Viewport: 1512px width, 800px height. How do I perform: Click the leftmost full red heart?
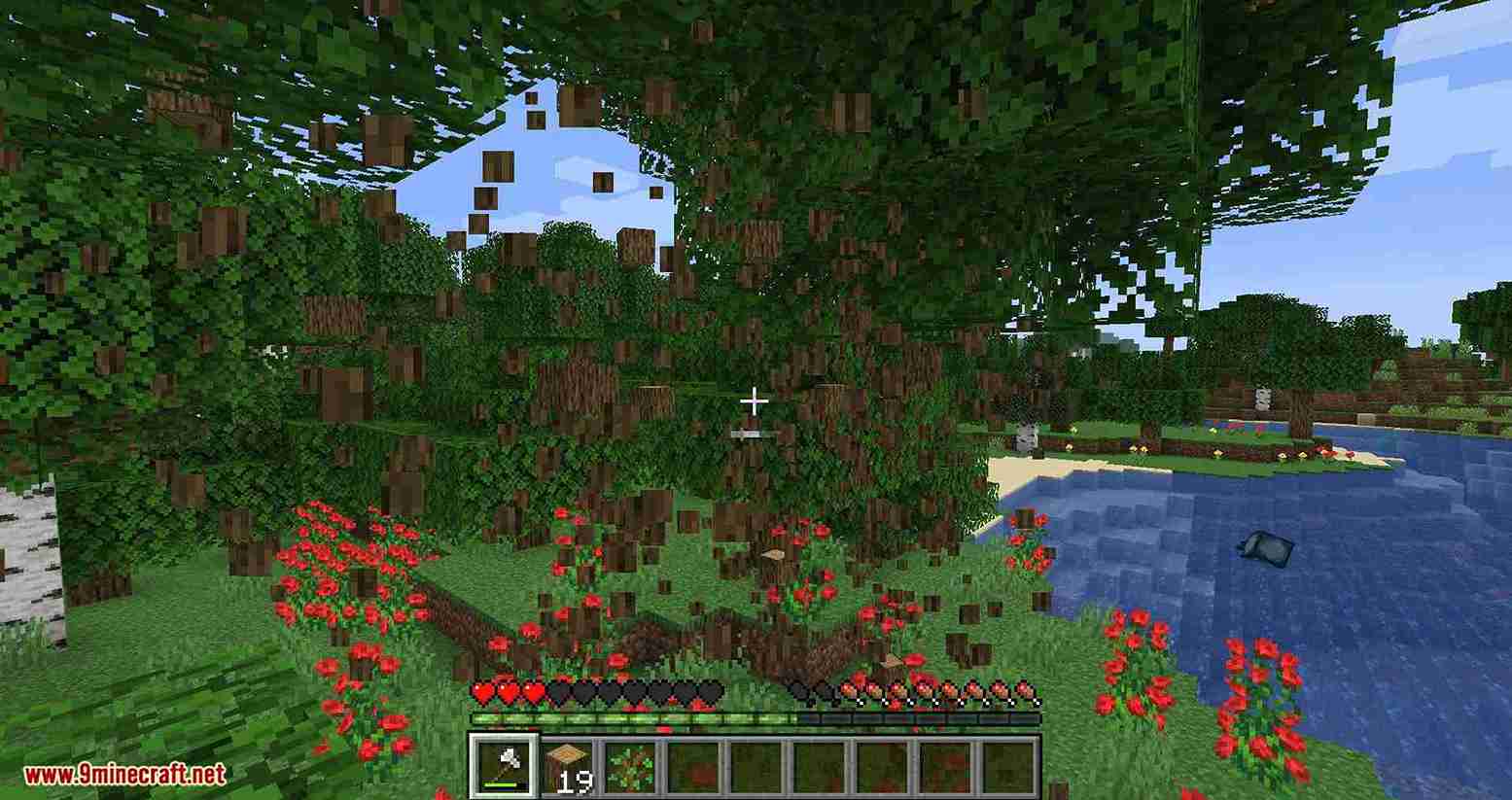483,692
